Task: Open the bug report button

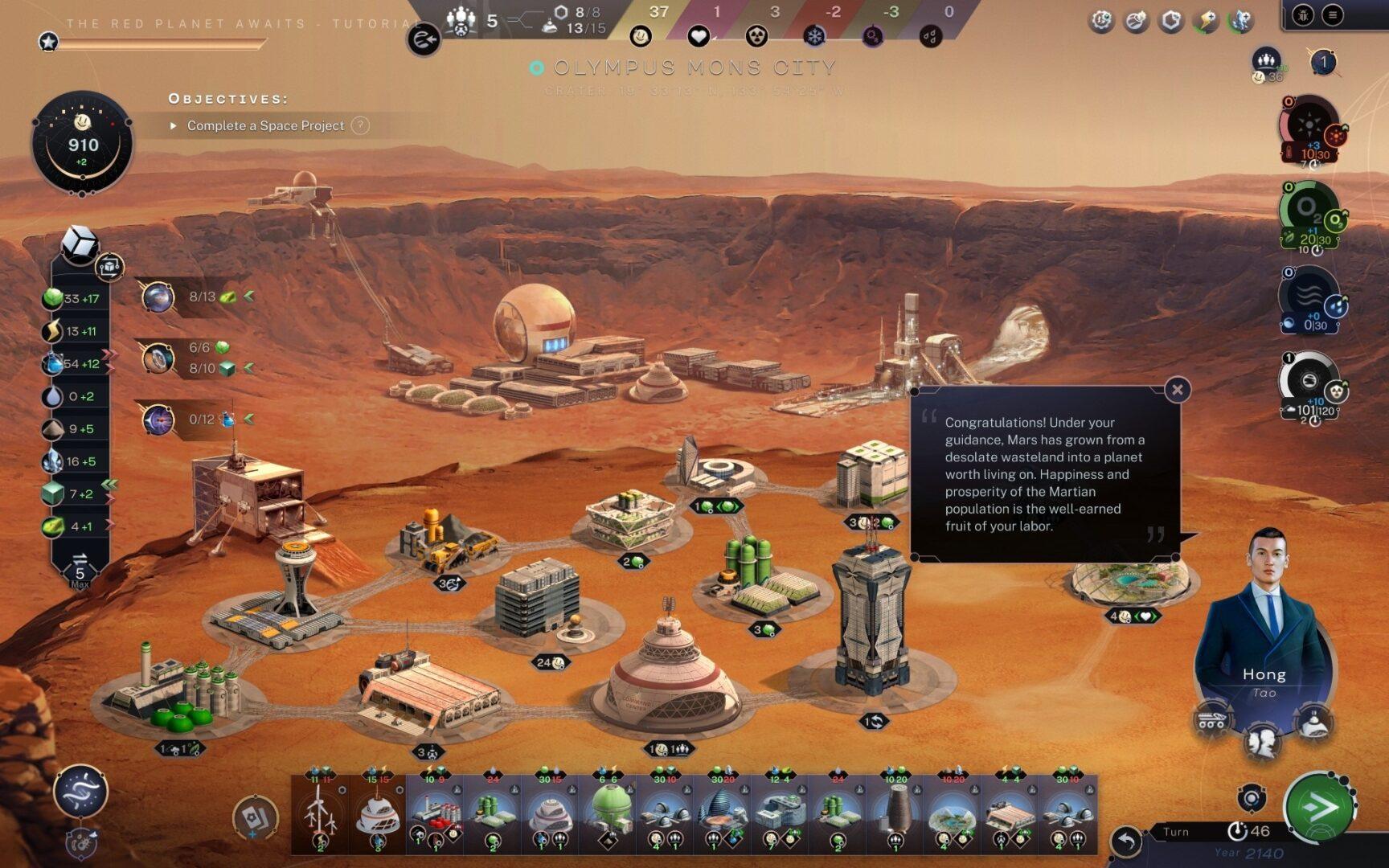Action: click(x=1303, y=14)
